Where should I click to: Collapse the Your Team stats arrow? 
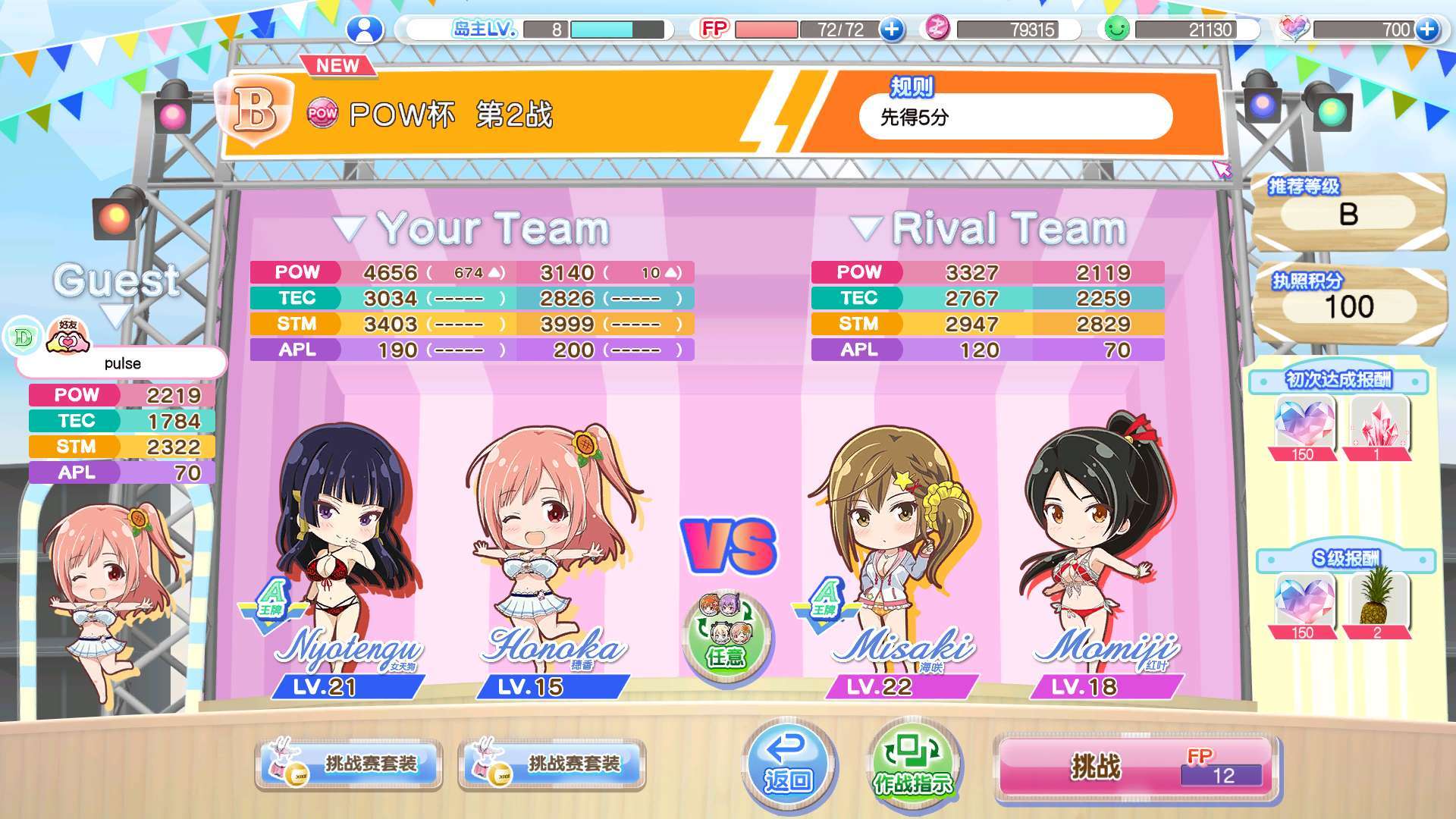pos(350,228)
